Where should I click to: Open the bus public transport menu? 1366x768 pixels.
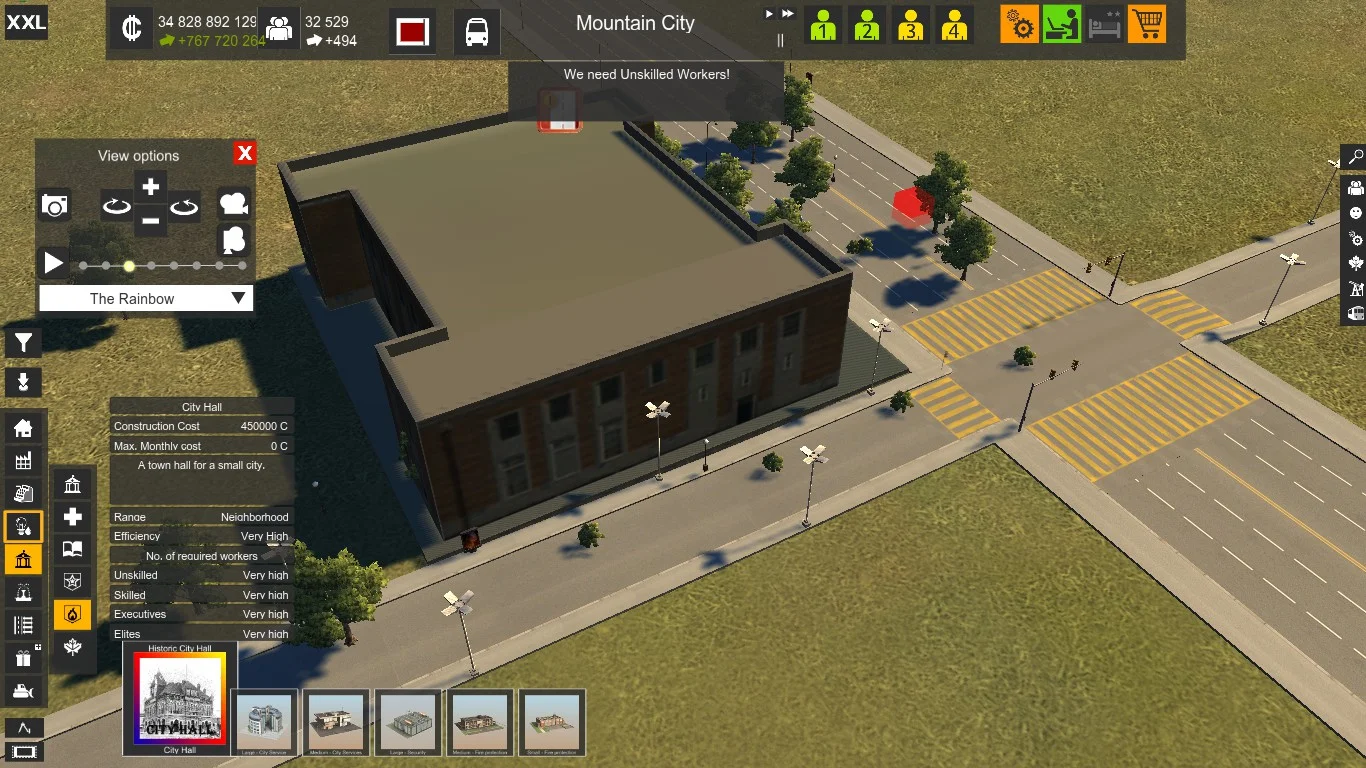(477, 31)
